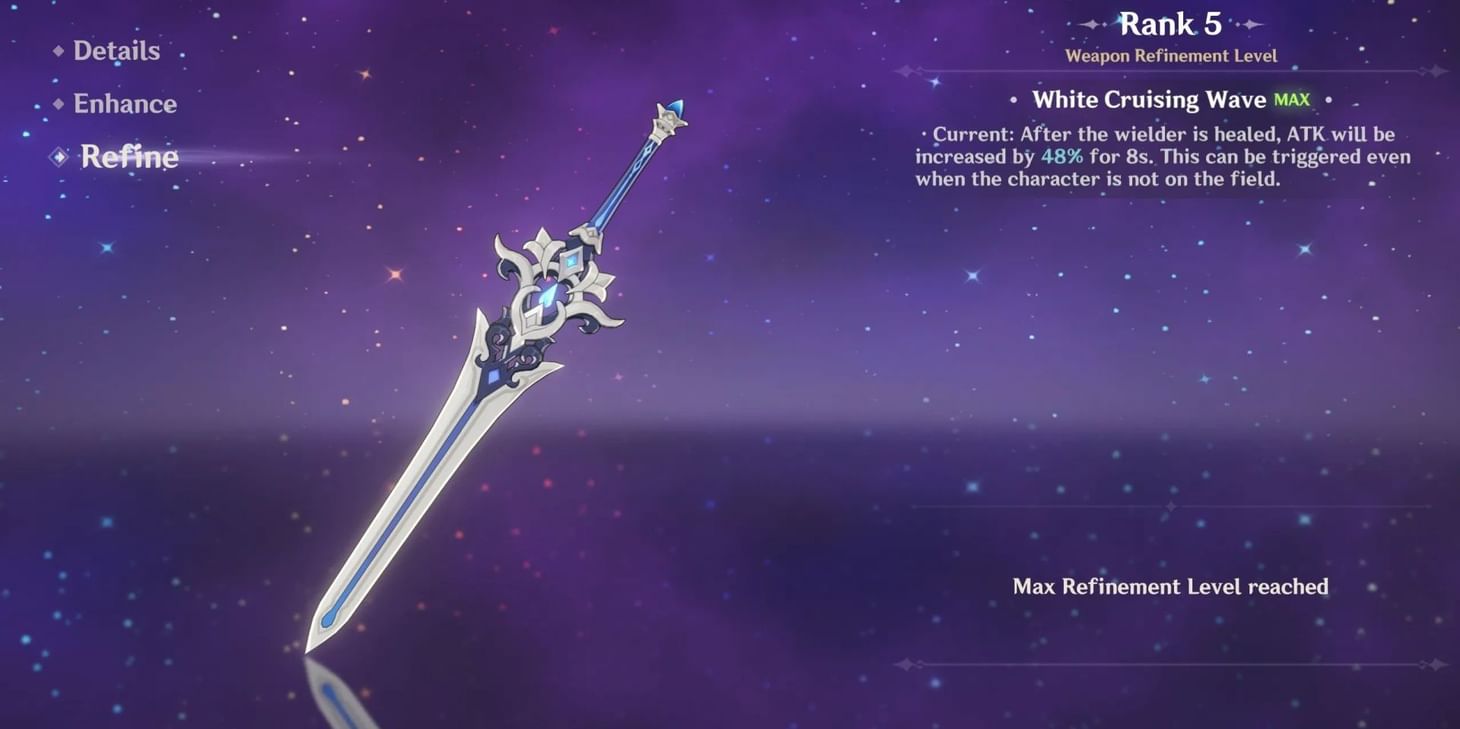Screen dimensions: 1460x729
Task: Click the bullet dot left of White Cruising Wave
Action: [1013, 101]
